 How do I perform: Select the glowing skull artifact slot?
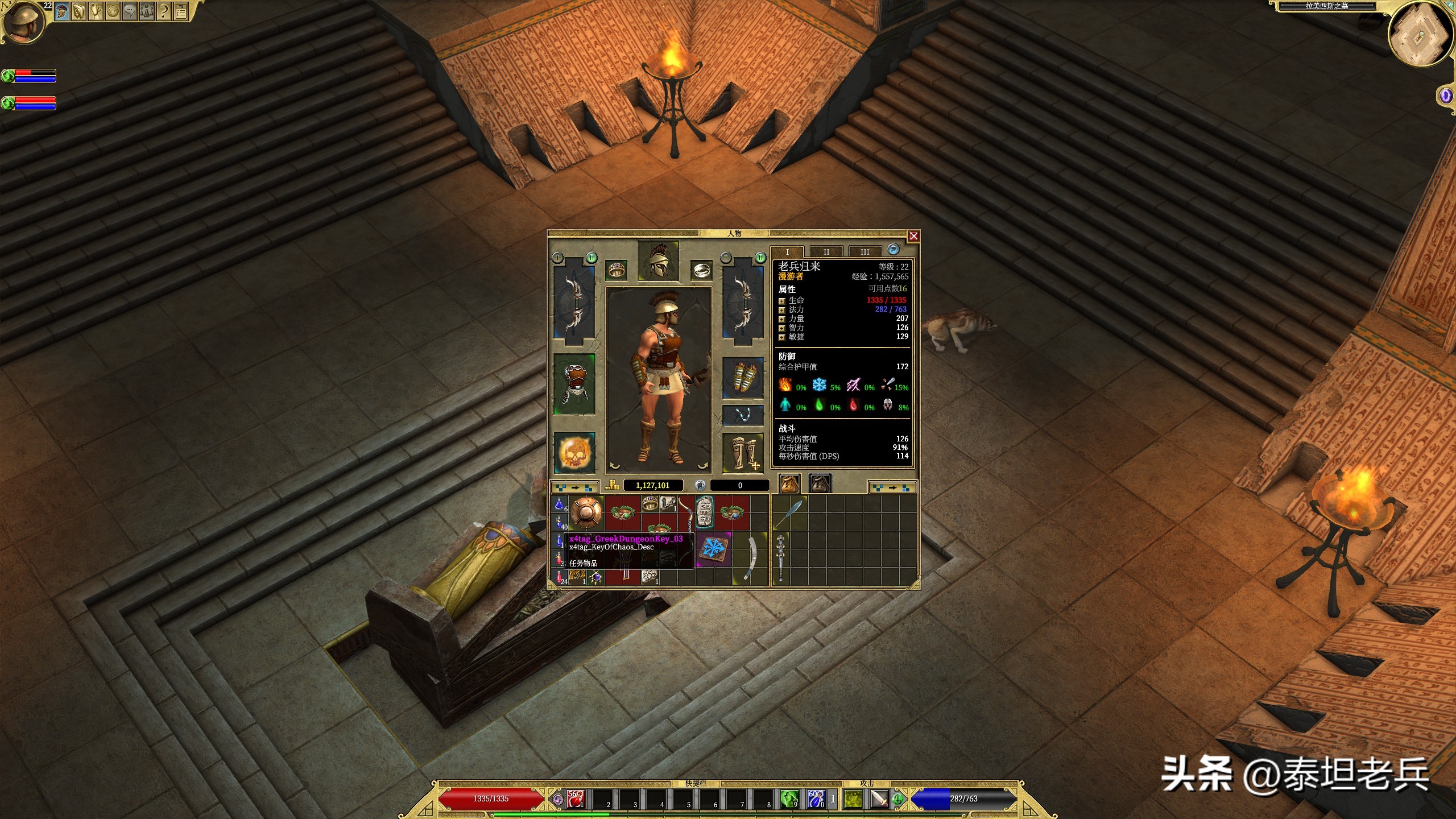click(x=574, y=453)
